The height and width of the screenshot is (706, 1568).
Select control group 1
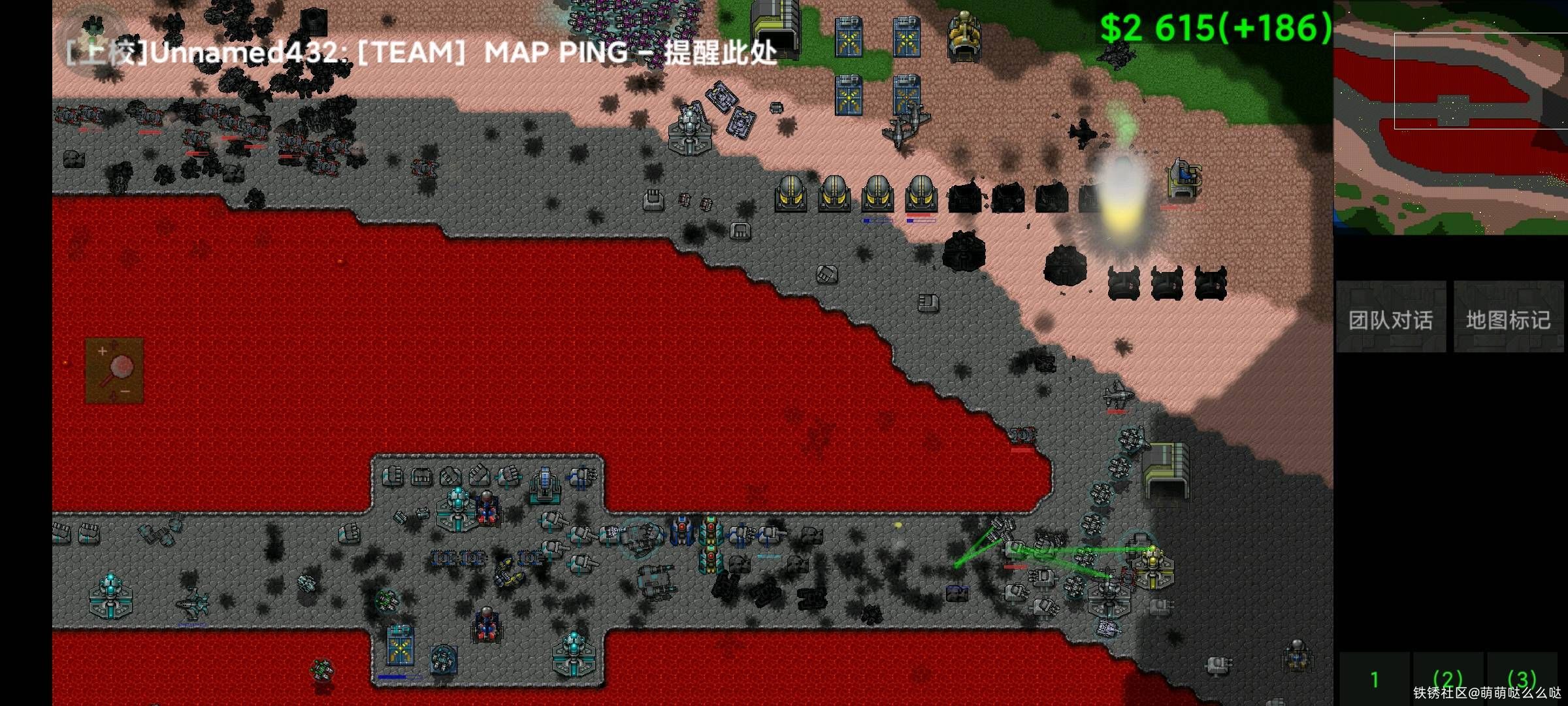(x=1375, y=680)
